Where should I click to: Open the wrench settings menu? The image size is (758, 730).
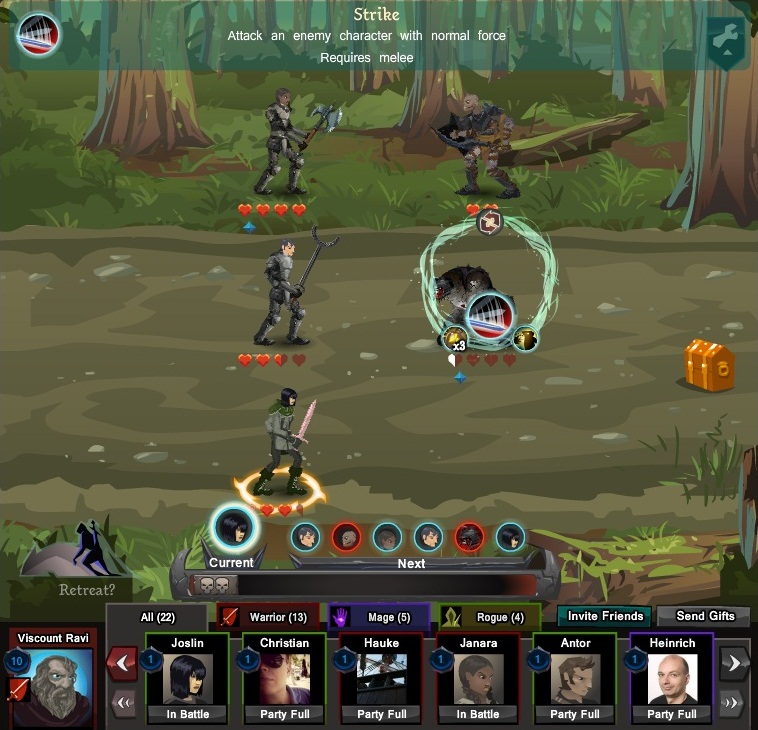tap(726, 43)
